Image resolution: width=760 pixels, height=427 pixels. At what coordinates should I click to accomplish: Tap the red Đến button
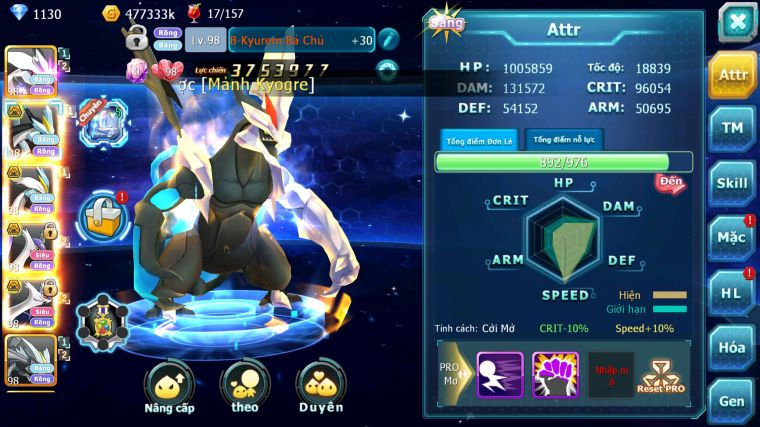click(670, 182)
